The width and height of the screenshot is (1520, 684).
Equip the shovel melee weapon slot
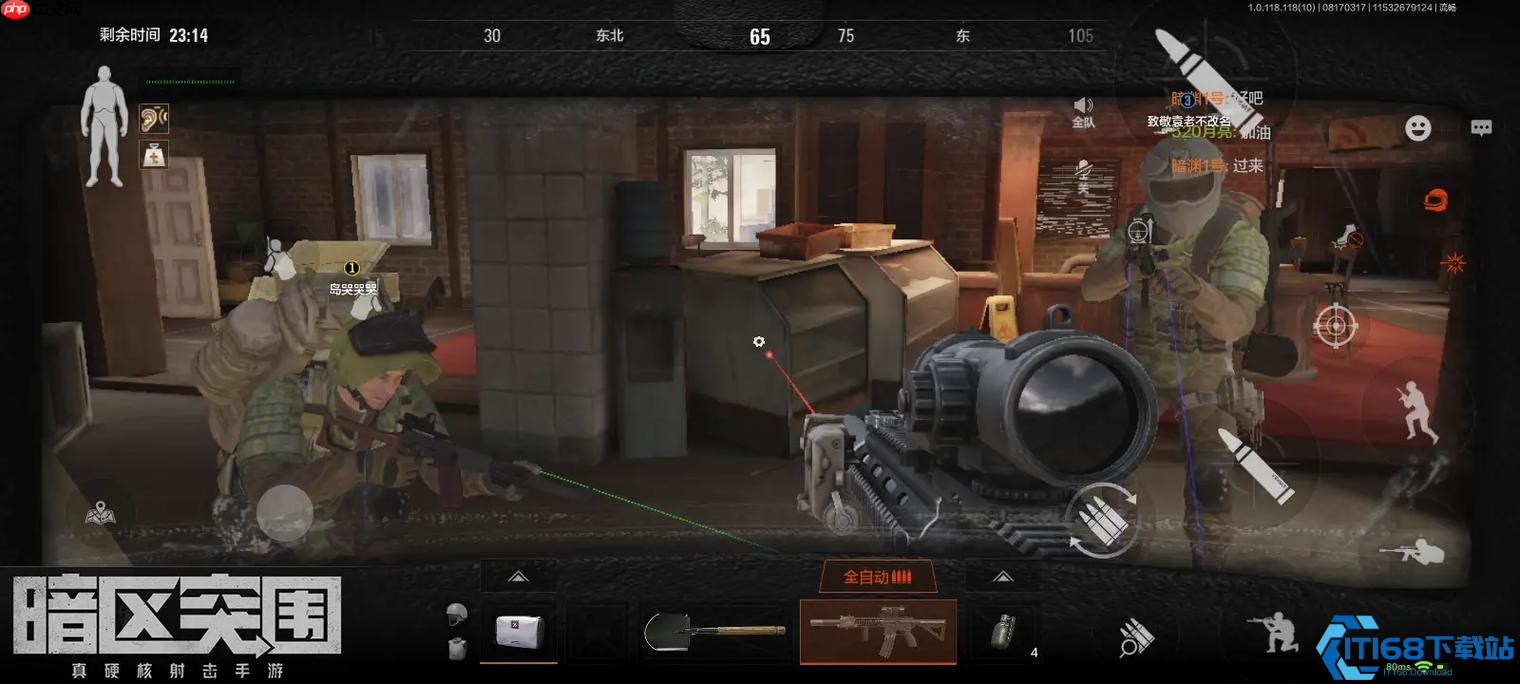point(714,631)
